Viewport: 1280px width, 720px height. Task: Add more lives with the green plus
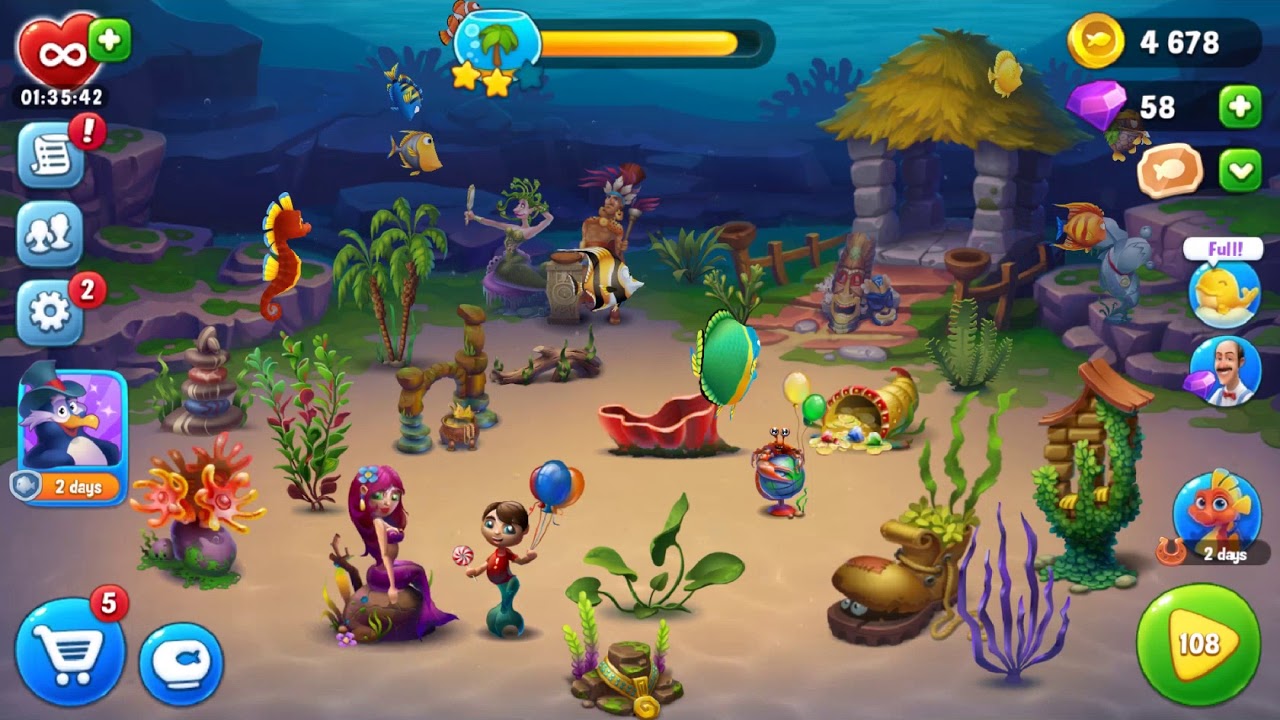[109, 41]
